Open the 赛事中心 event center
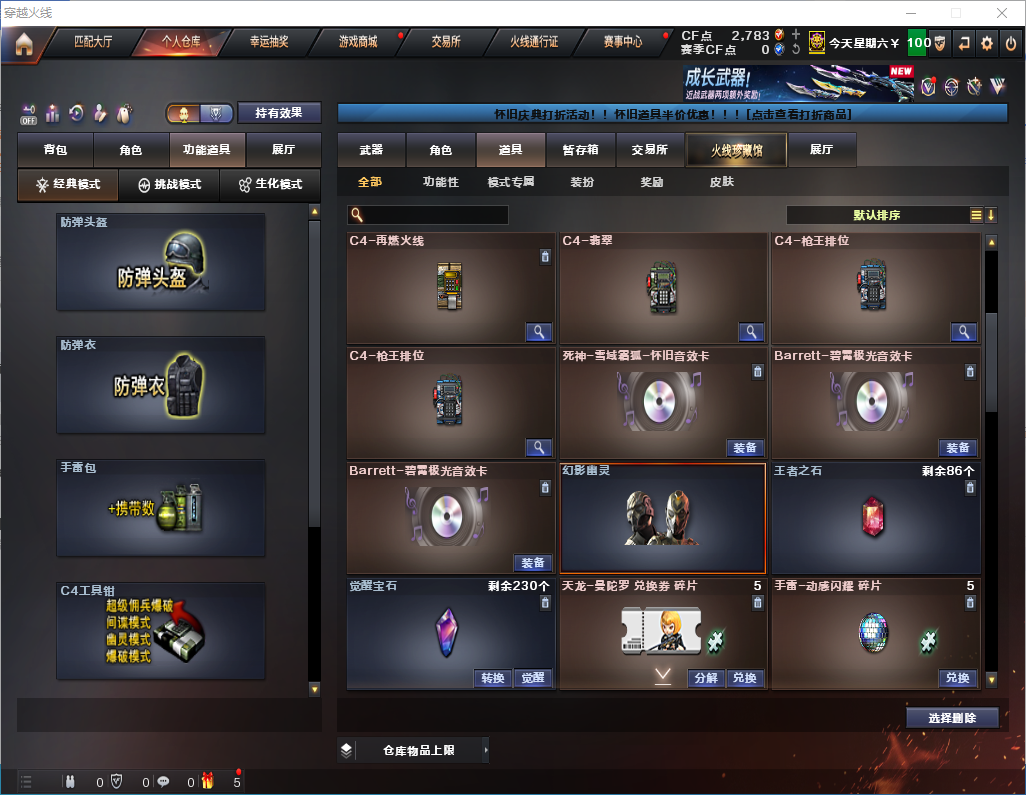 (622, 42)
